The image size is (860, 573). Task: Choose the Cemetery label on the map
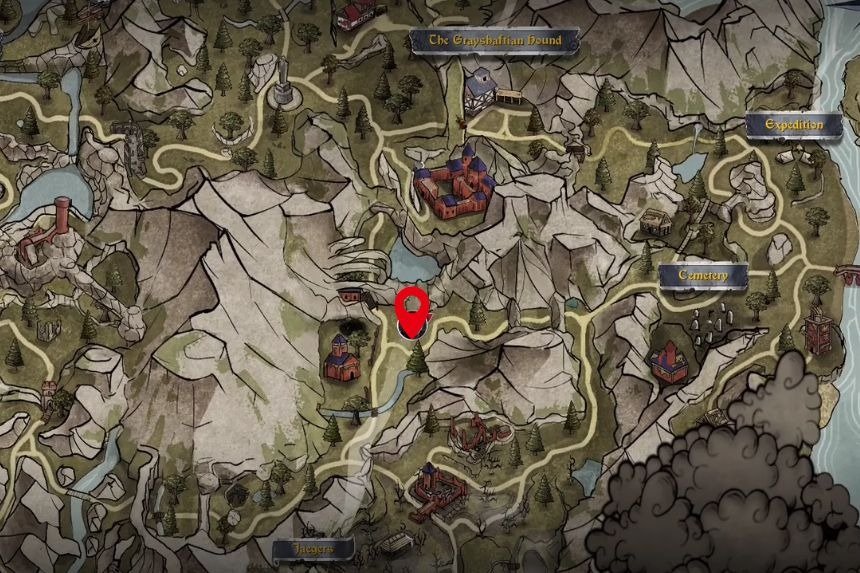(x=702, y=275)
